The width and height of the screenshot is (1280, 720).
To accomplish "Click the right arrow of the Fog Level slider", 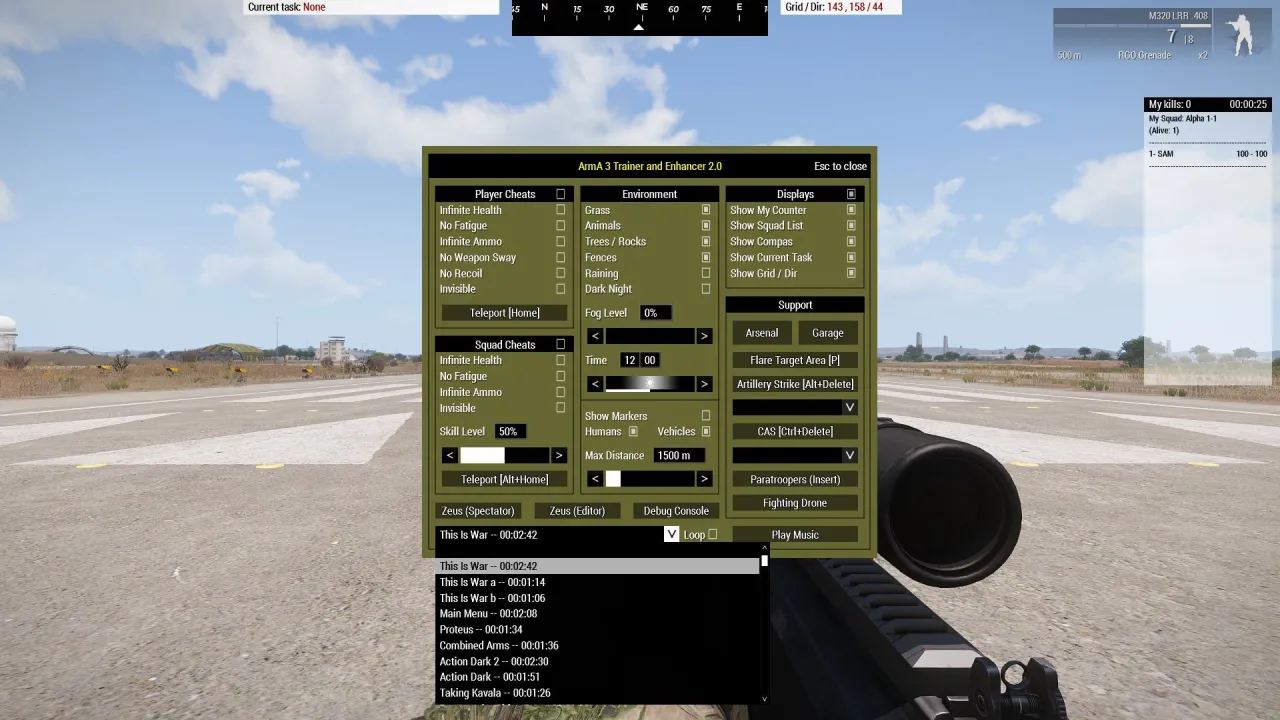I will tap(705, 335).
